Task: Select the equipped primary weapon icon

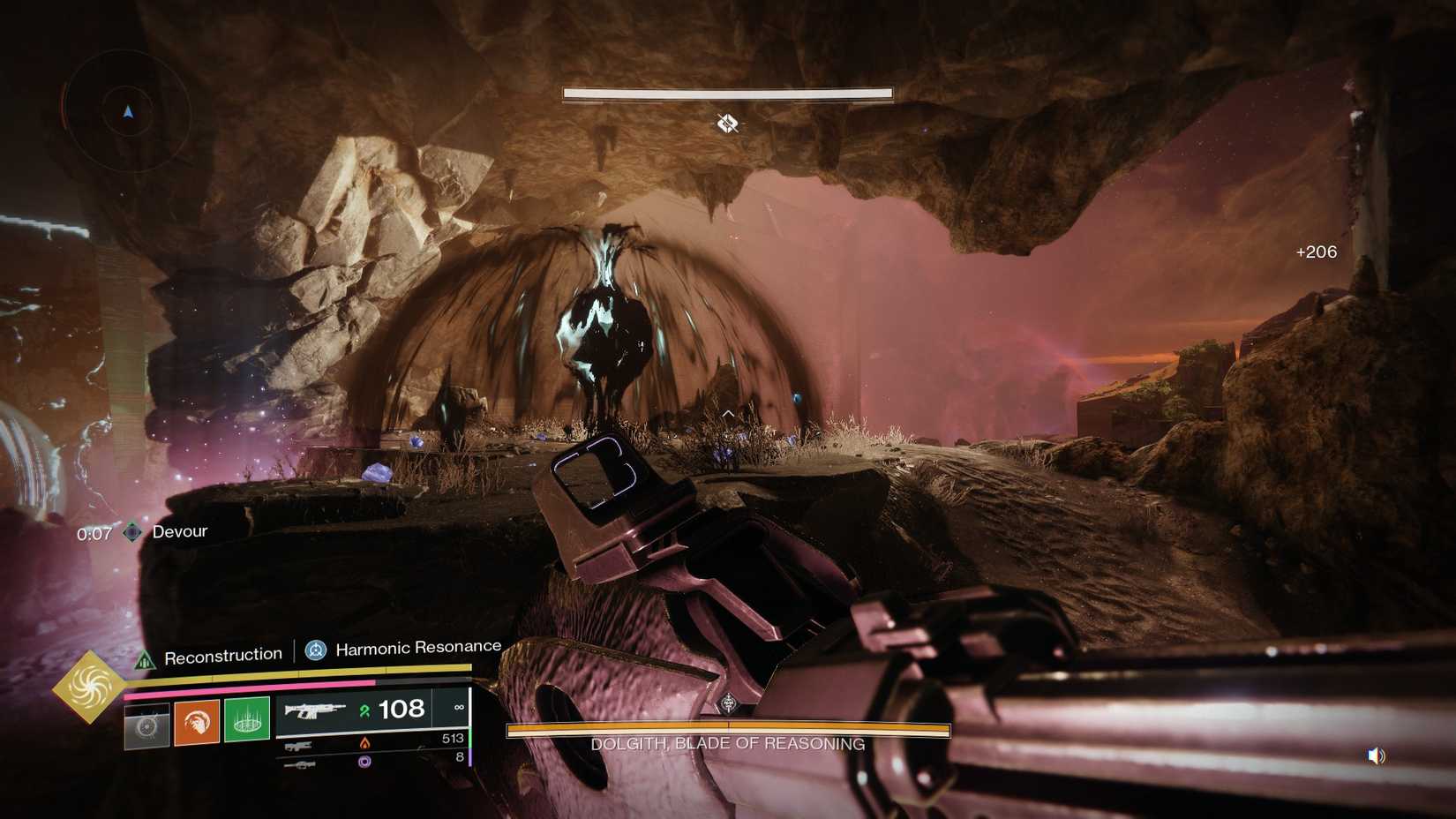Action: click(315, 710)
